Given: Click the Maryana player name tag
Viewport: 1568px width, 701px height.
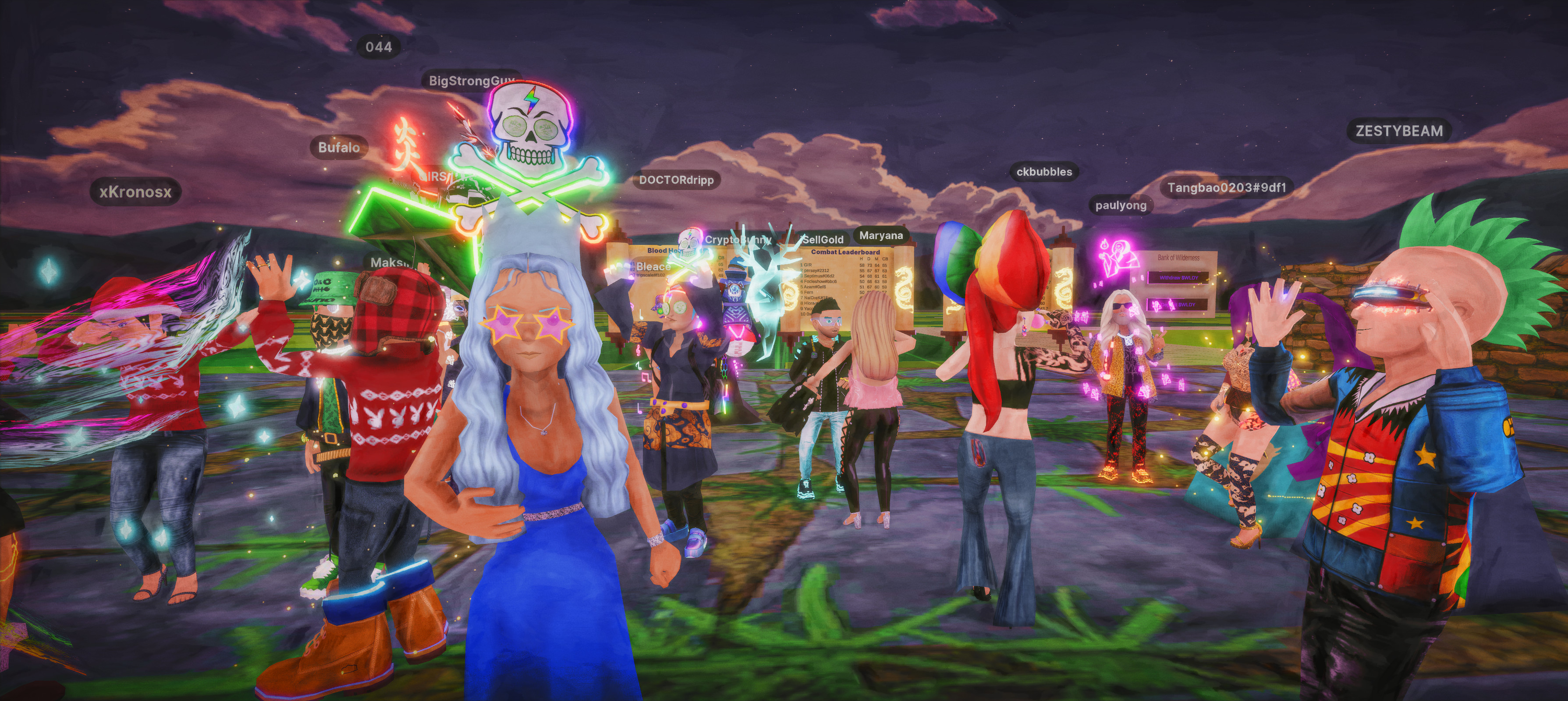Looking at the screenshot, I should (x=881, y=236).
